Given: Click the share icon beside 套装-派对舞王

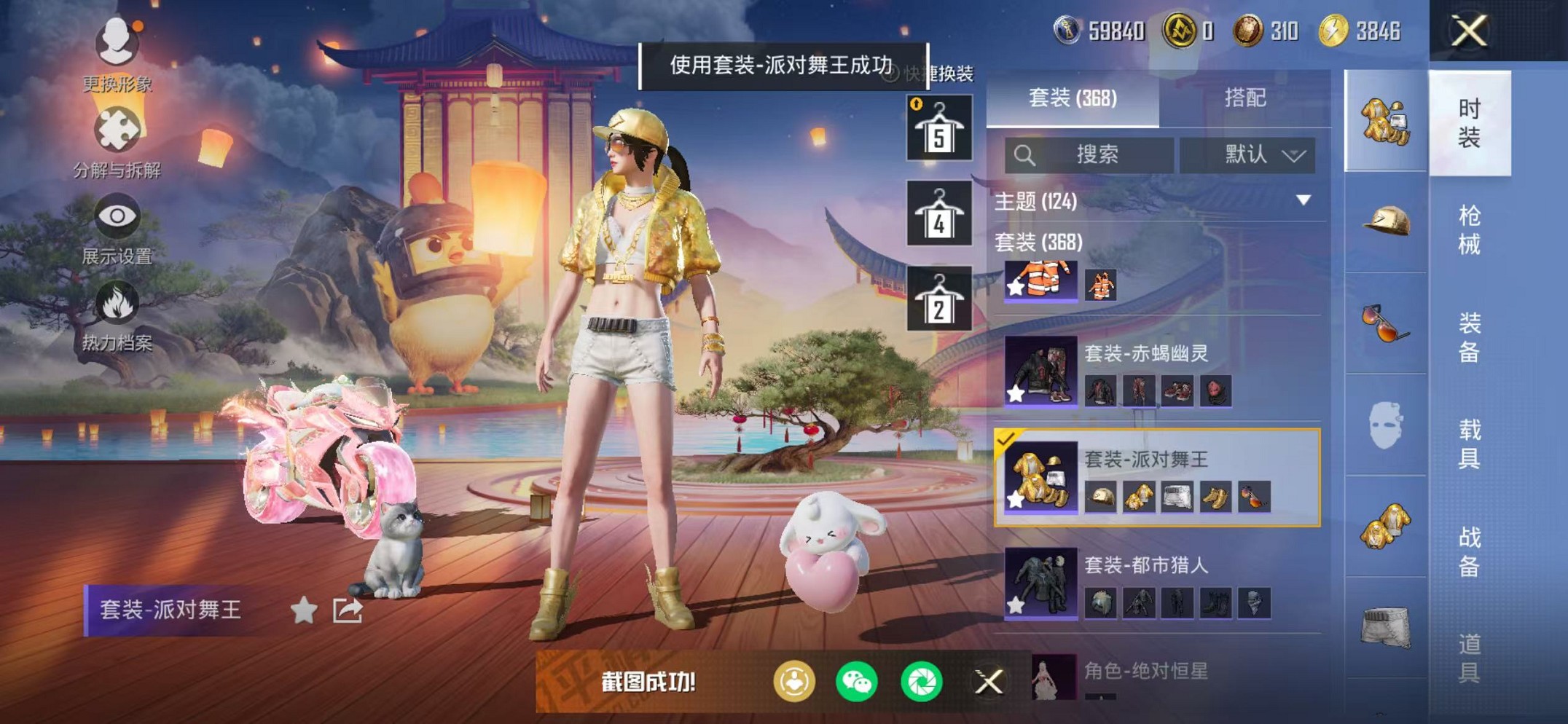Looking at the screenshot, I should (348, 610).
